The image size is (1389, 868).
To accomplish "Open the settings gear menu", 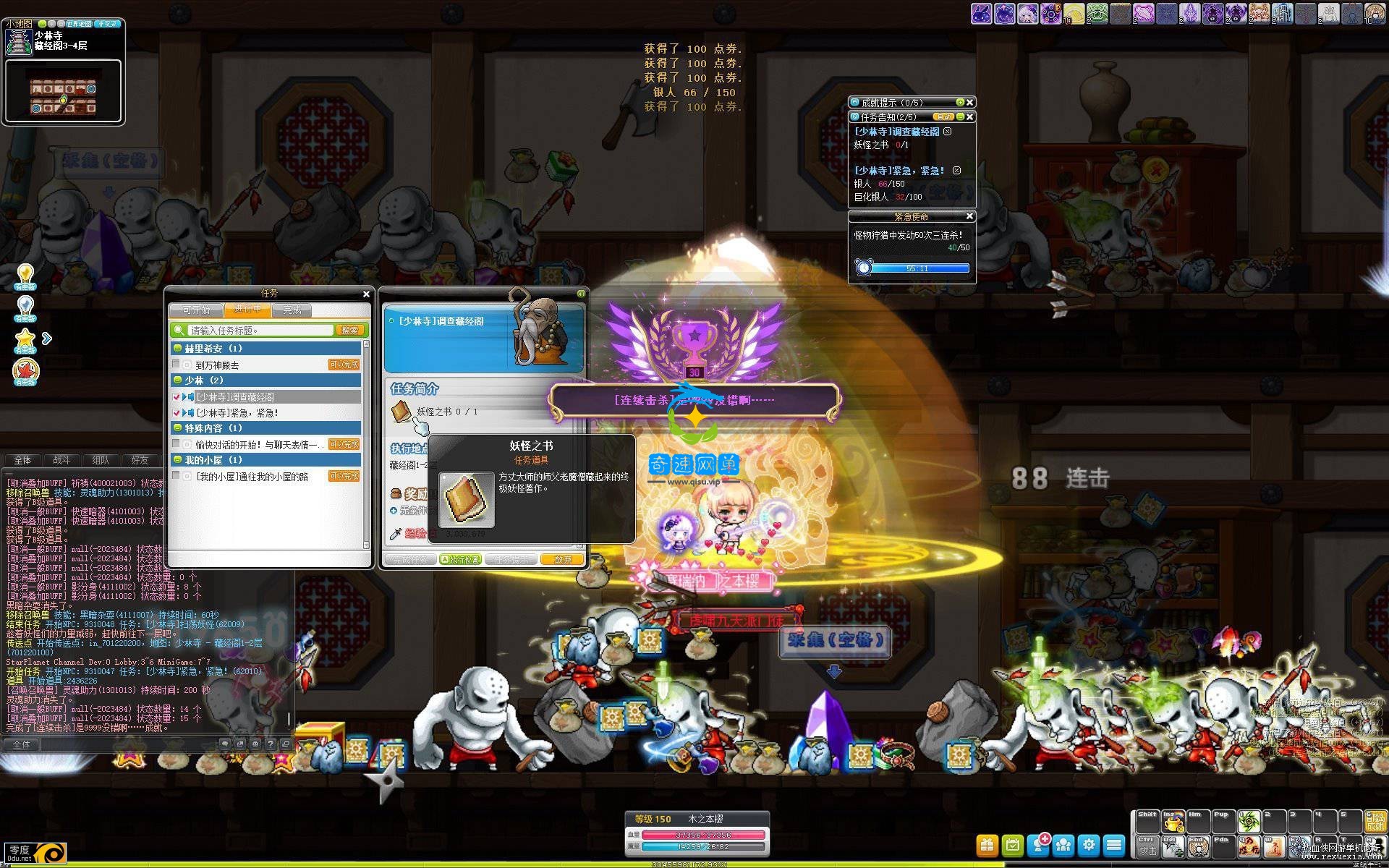I will [x=1089, y=845].
